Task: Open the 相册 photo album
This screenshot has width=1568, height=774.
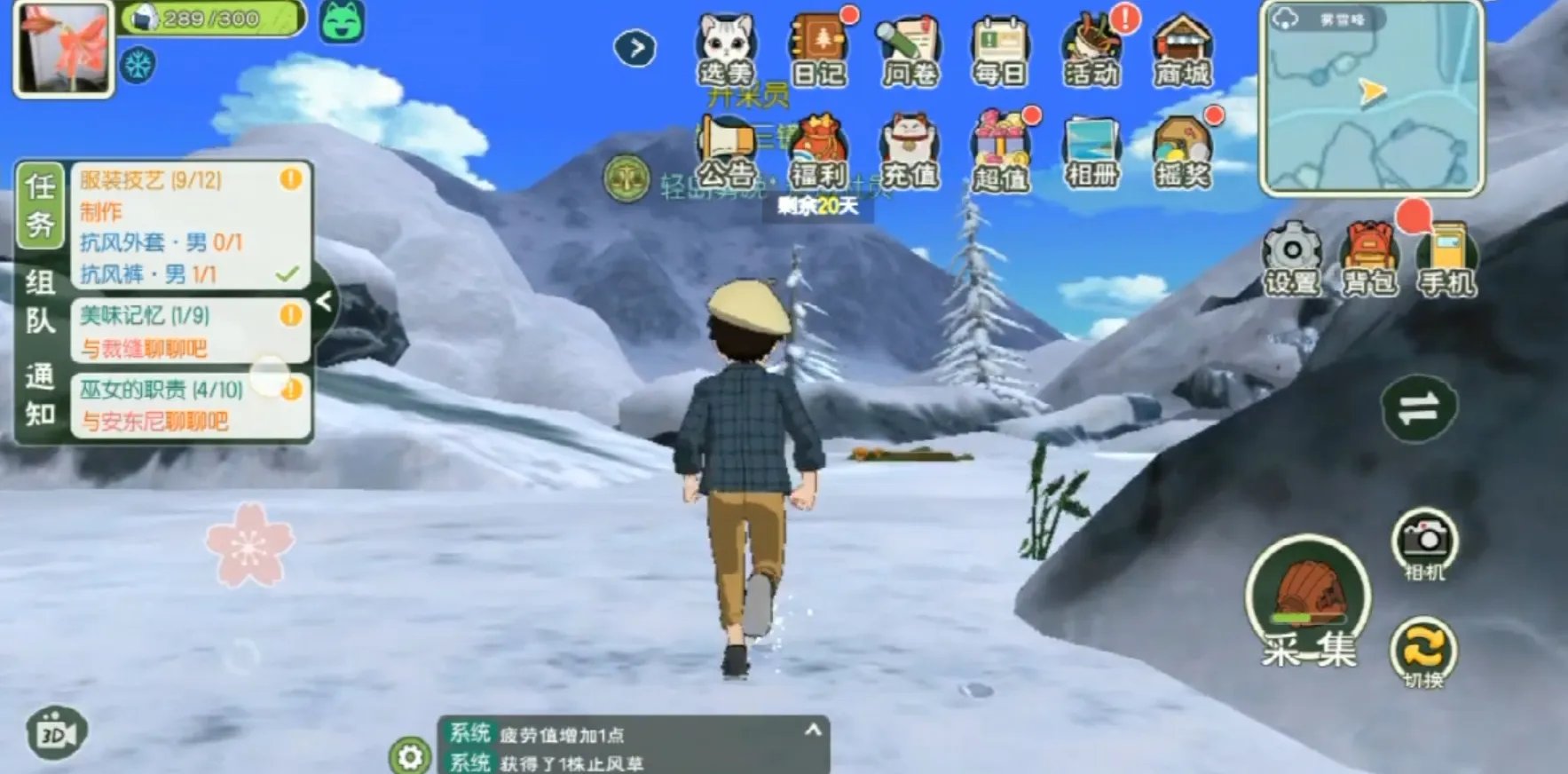Action: (1091, 153)
